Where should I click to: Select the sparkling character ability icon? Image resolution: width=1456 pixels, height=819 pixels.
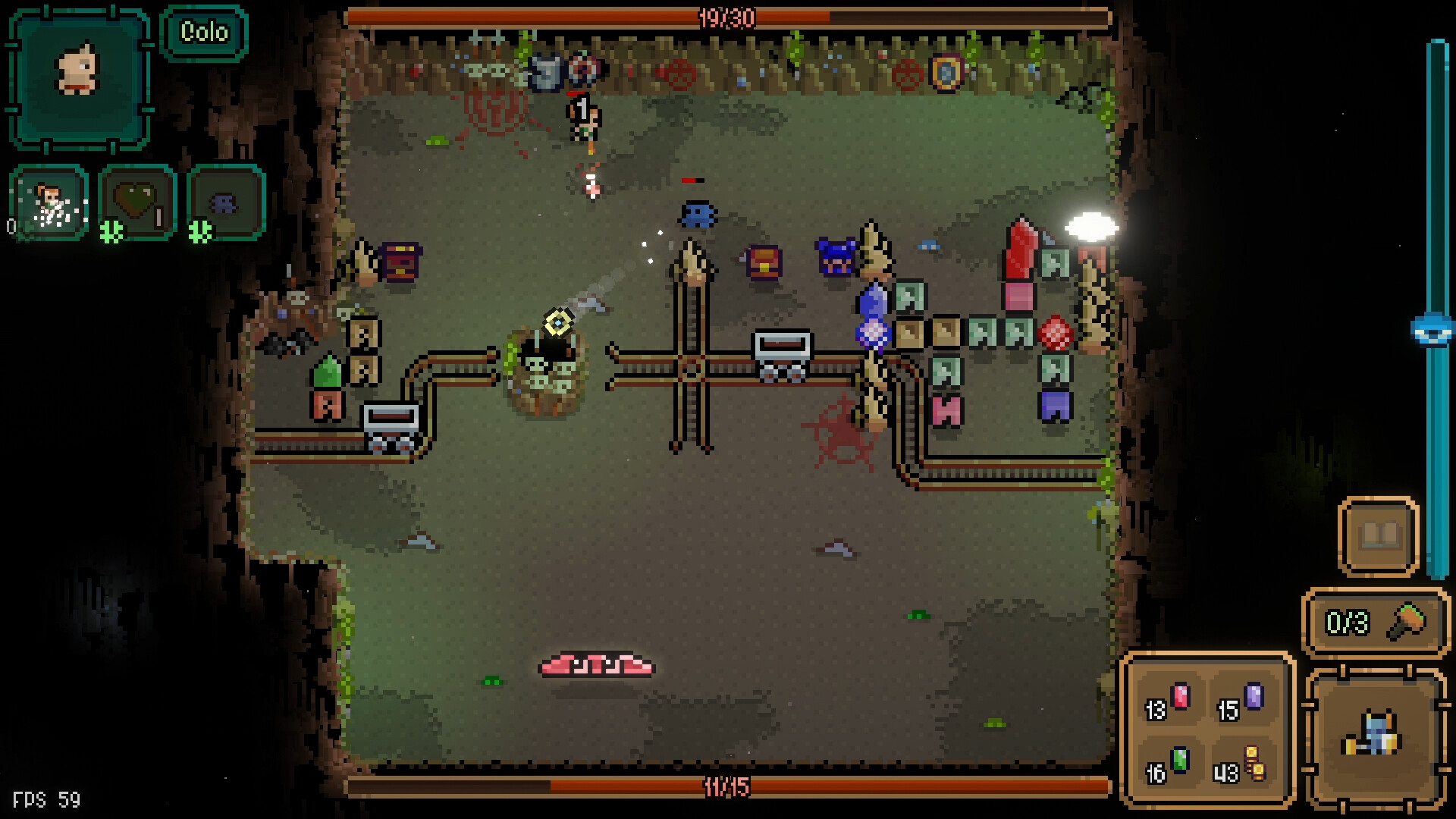(45, 203)
